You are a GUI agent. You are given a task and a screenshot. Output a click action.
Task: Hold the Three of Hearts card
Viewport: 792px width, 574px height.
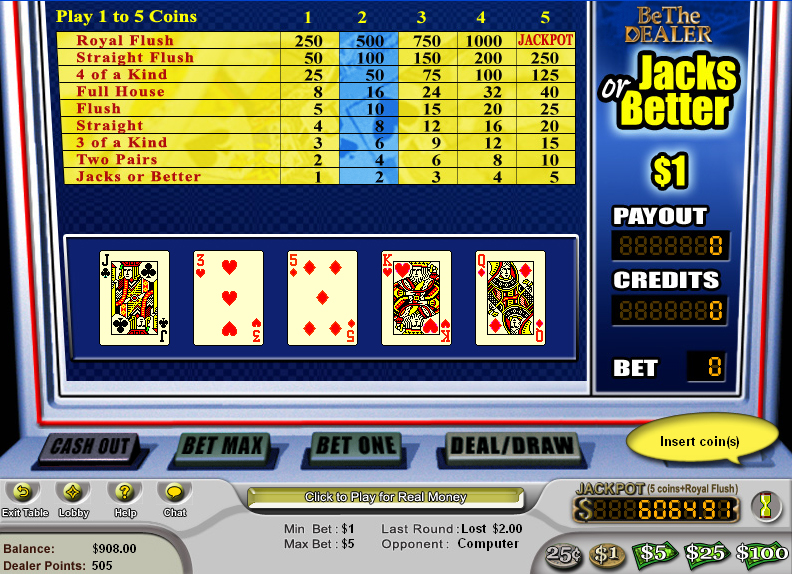point(228,298)
